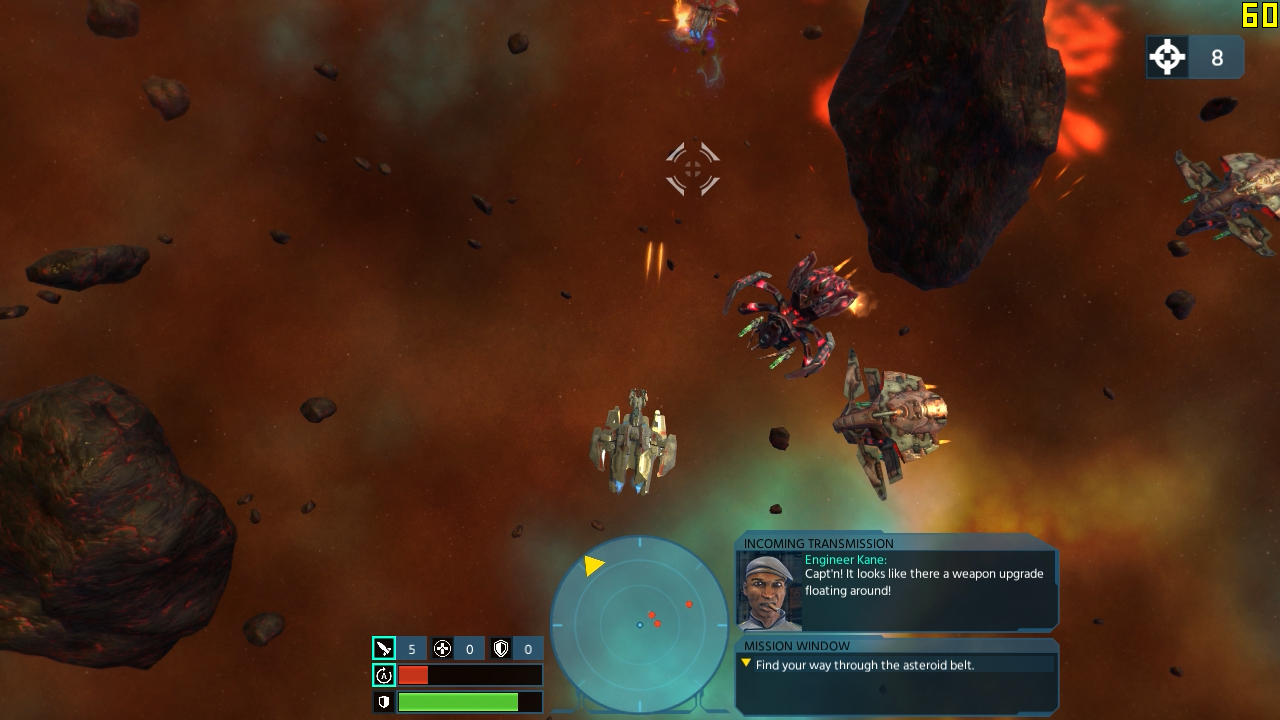
Task: Click the shield icon beside the green health bar
Action: 382,701
